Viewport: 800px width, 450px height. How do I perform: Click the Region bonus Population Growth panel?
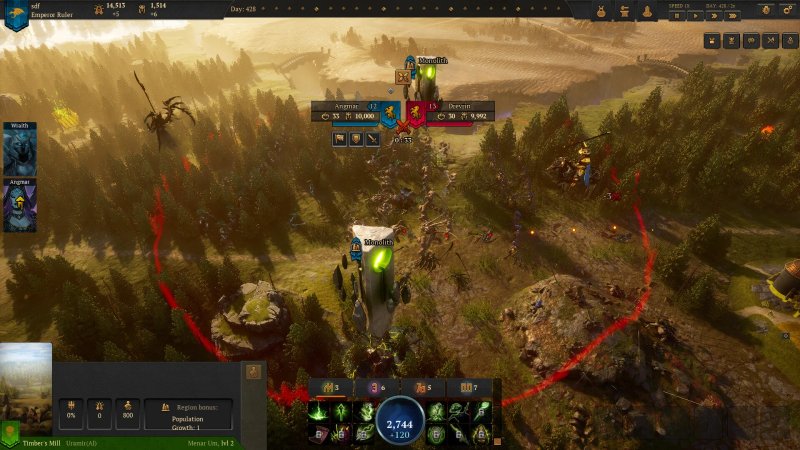(188, 413)
